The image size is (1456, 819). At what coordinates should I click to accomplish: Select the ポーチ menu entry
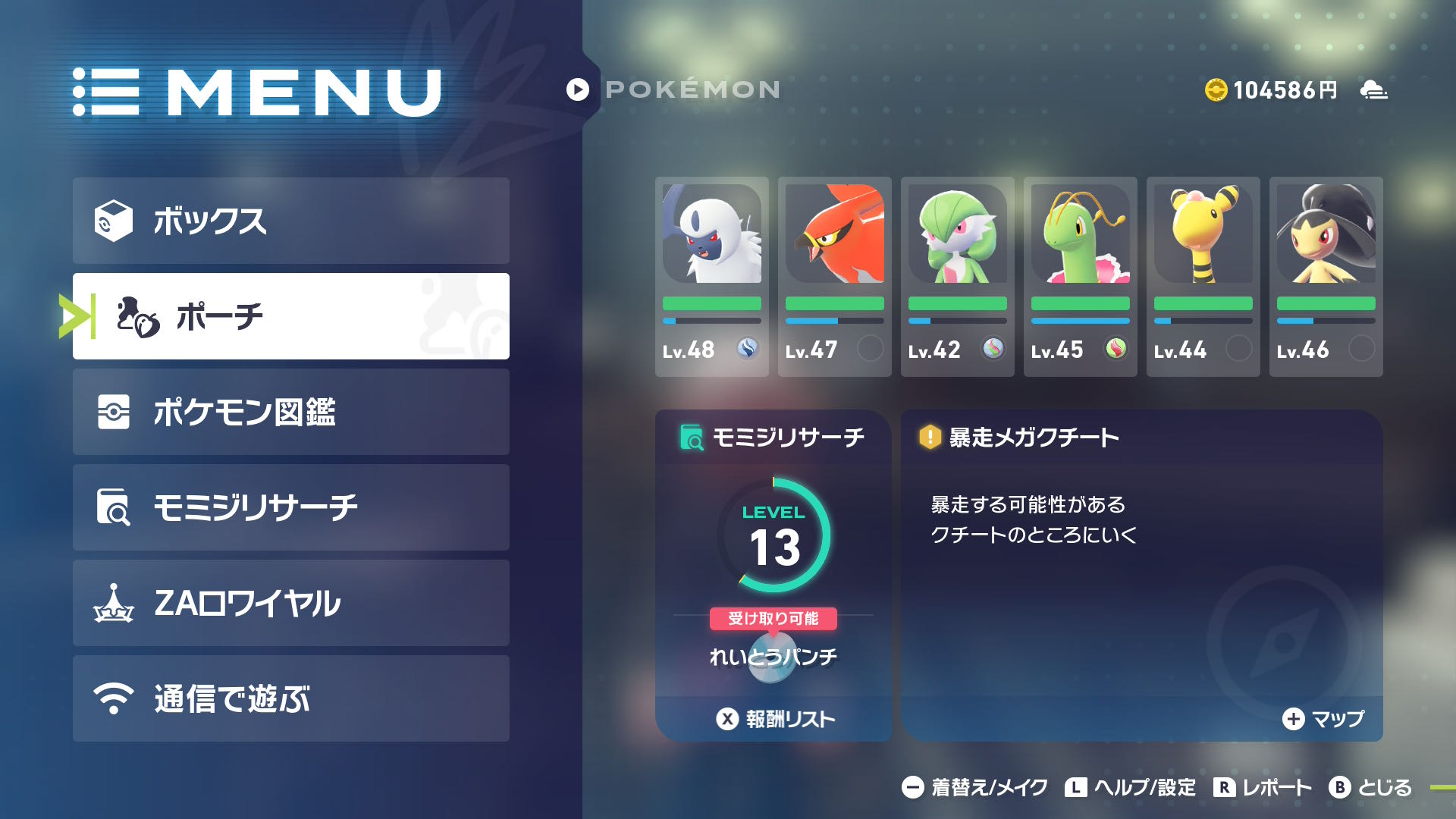tap(291, 316)
